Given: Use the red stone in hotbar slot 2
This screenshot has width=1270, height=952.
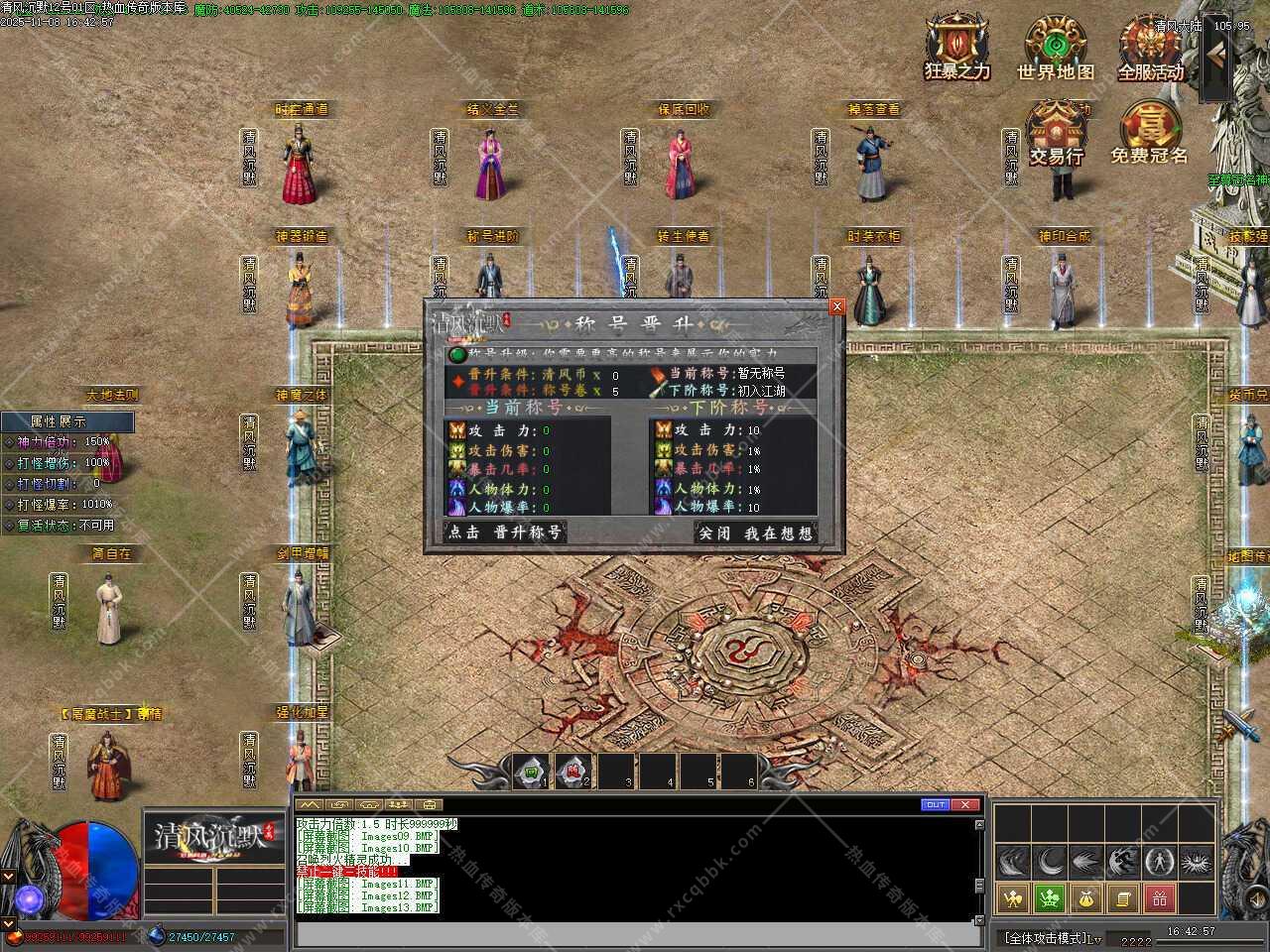Looking at the screenshot, I should pyautogui.click(x=572, y=771).
